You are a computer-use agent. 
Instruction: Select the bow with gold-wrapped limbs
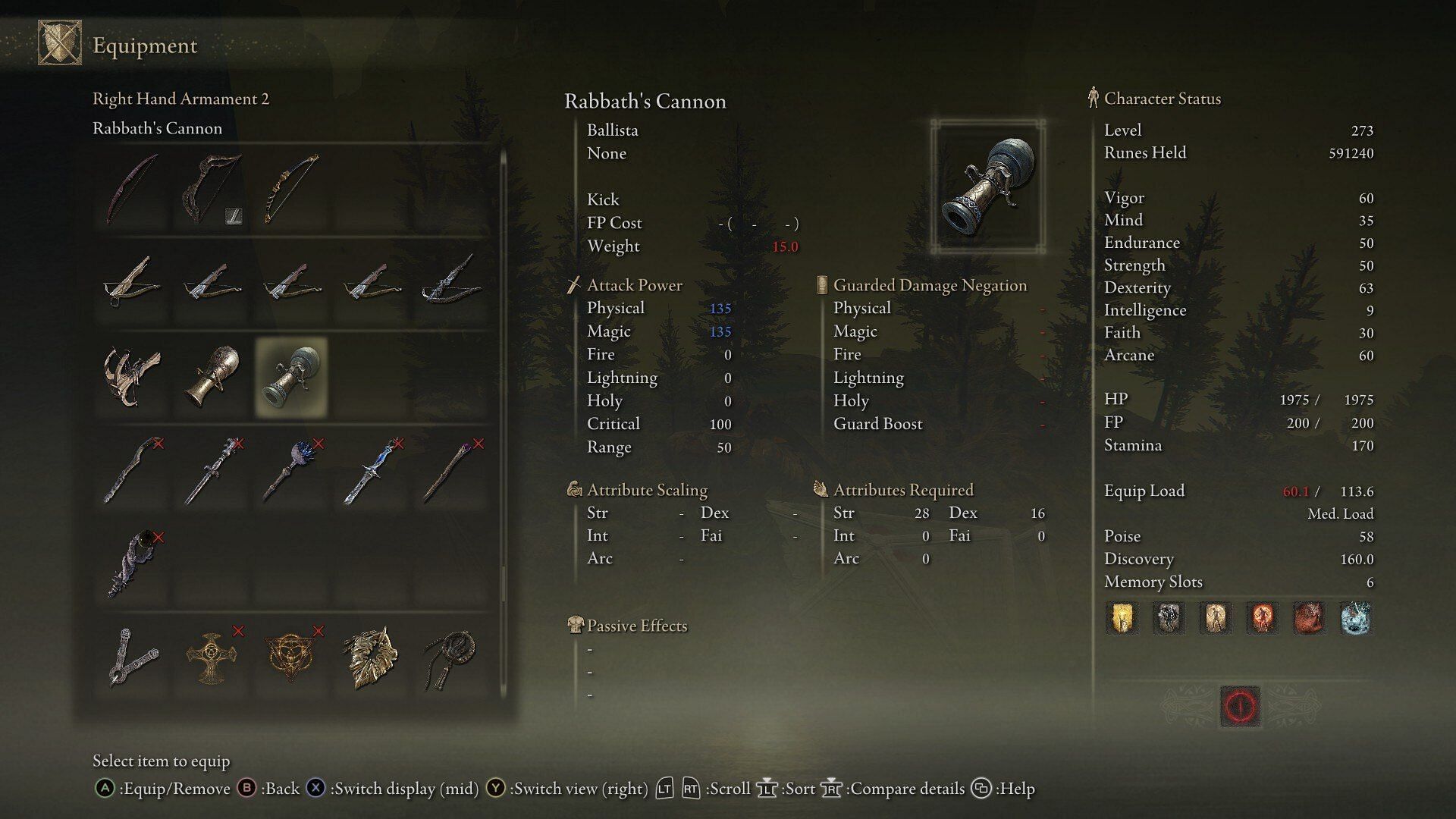(292, 190)
